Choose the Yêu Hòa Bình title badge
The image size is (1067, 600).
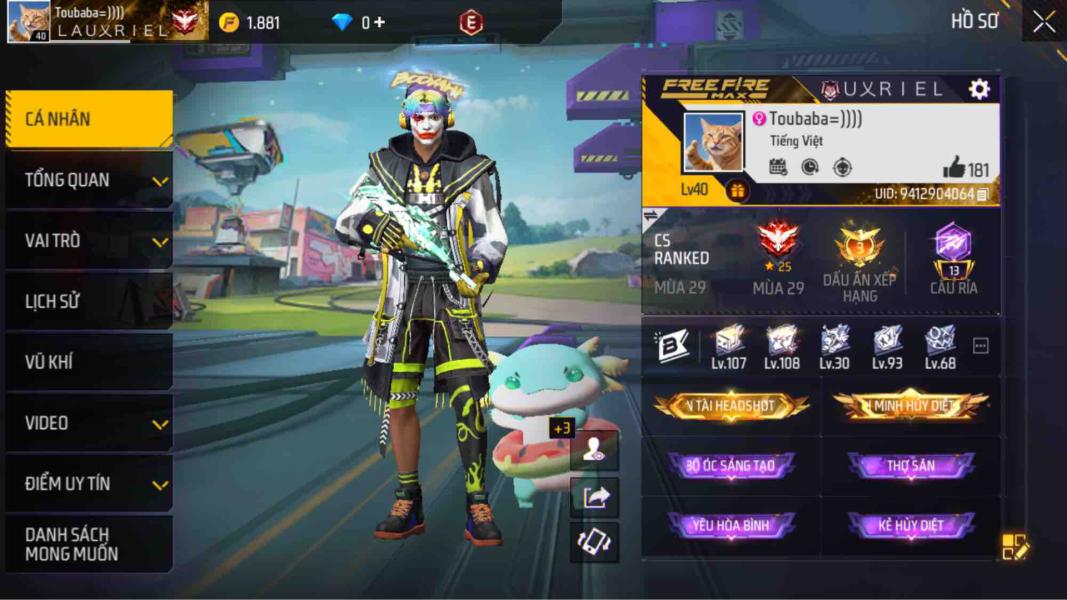click(731, 526)
